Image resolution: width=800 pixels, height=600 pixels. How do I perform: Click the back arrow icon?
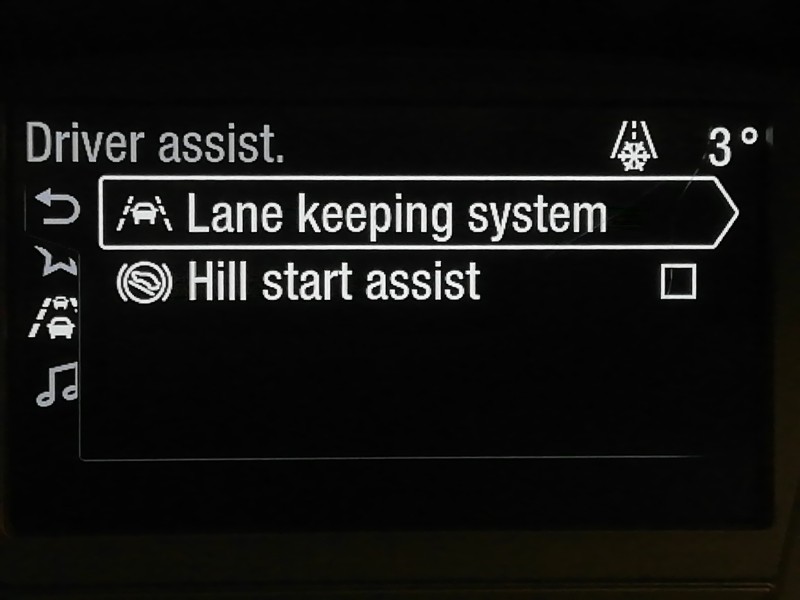click(x=57, y=209)
